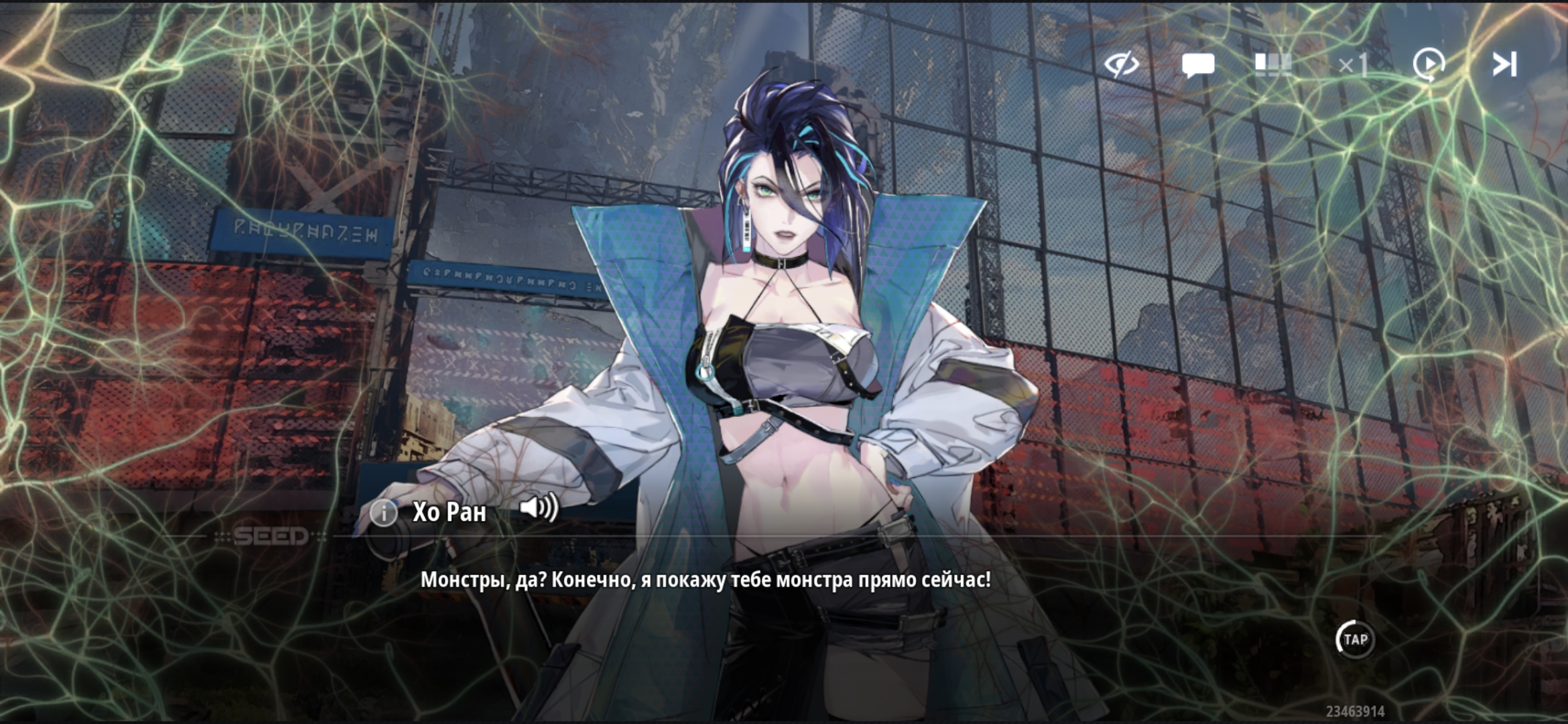Replay the voice line via speaker icon
The width and height of the screenshot is (1568, 724).
coord(538,508)
